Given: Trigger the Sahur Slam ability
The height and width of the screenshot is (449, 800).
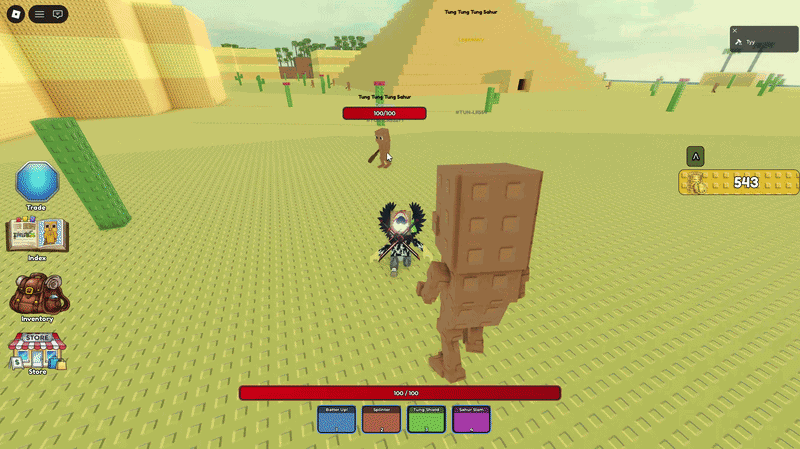Looking at the screenshot, I should pyautogui.click(x=471, y=419).
